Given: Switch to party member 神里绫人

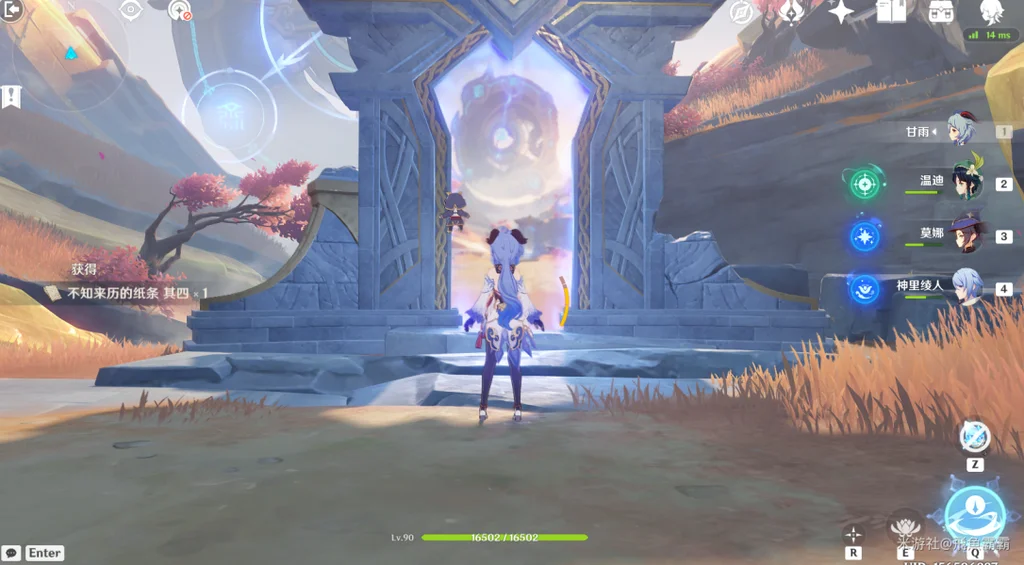Looking at the screenshot, I should tap(966, 287).
